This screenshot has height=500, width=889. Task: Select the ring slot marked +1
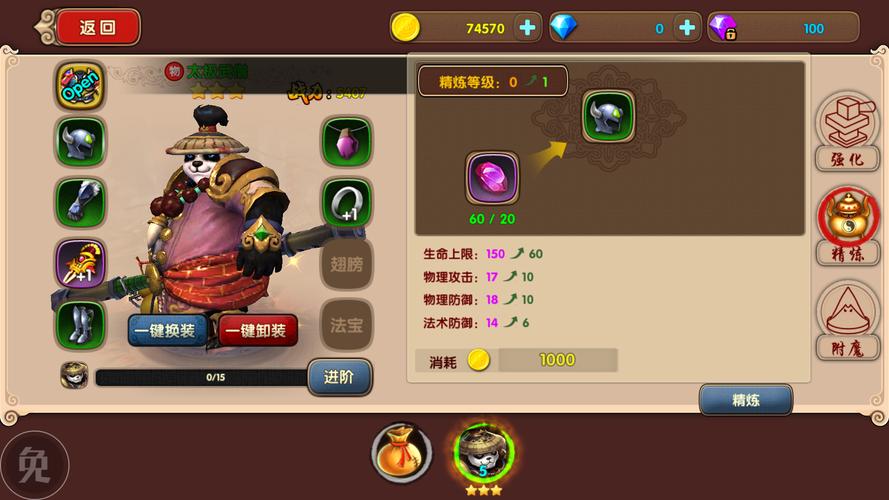pyautogui.click(x=346, y=203)
